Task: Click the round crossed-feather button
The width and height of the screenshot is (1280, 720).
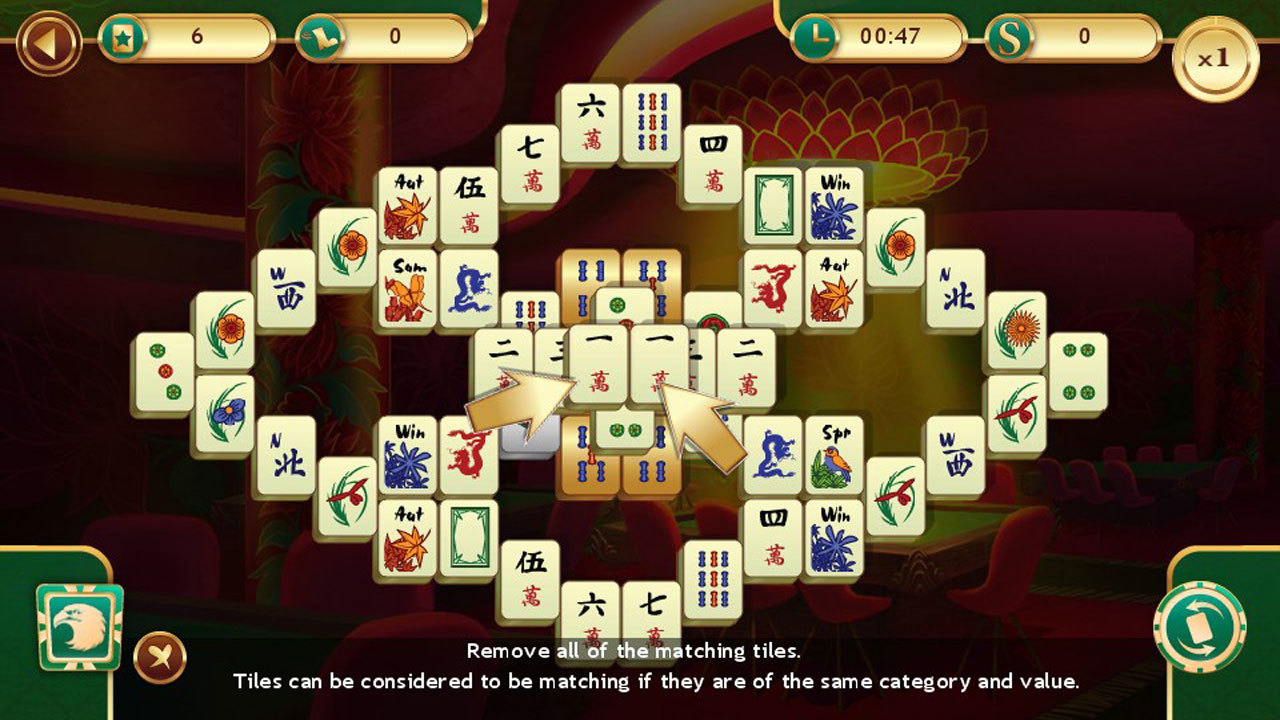Action: (160, 657)
